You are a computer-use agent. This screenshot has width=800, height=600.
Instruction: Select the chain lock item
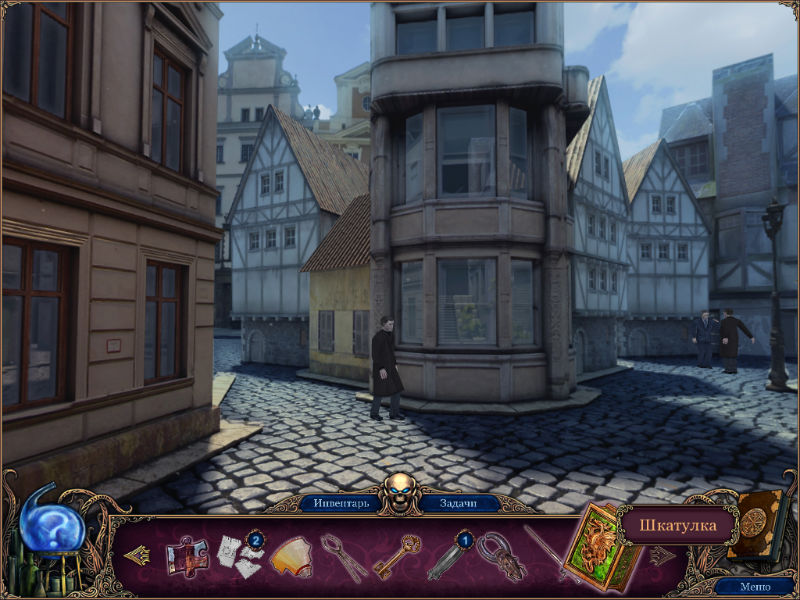coord(499,556)
